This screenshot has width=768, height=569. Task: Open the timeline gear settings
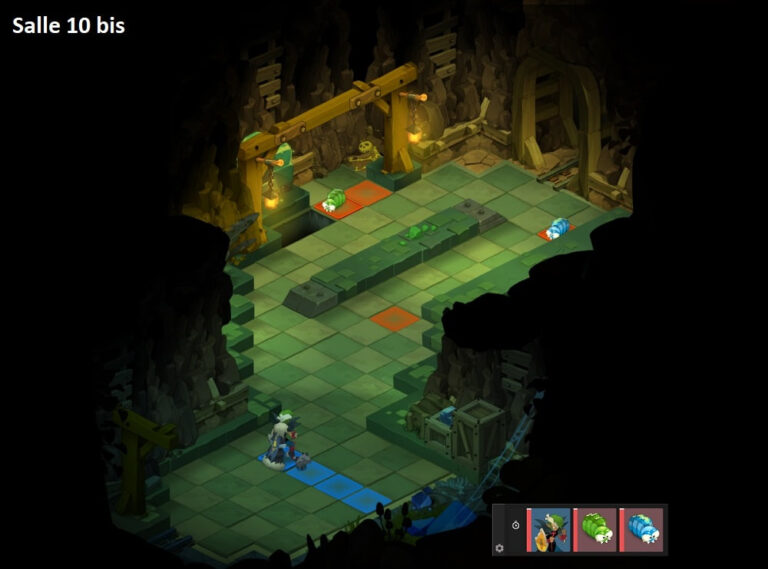(x=500, y=547)
